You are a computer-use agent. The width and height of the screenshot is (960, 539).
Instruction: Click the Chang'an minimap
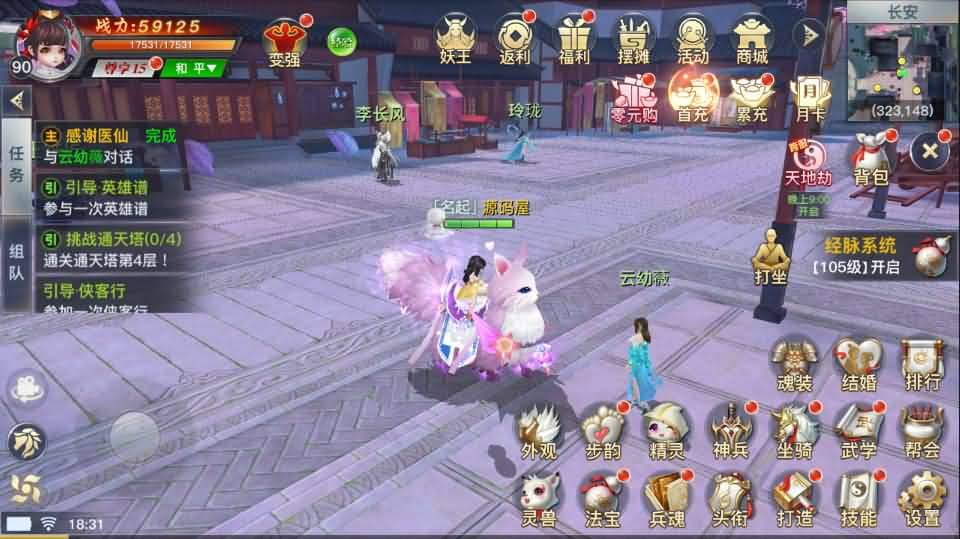pyautogui.click(x=902, y=67)
